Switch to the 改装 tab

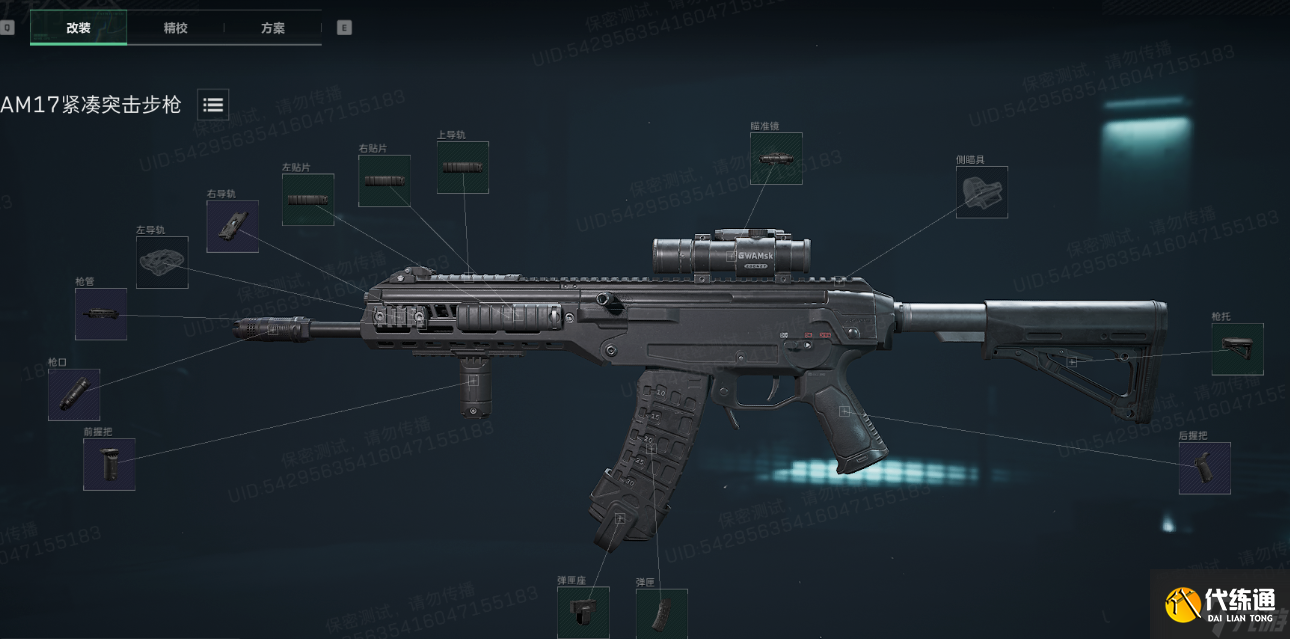[78, 28]
